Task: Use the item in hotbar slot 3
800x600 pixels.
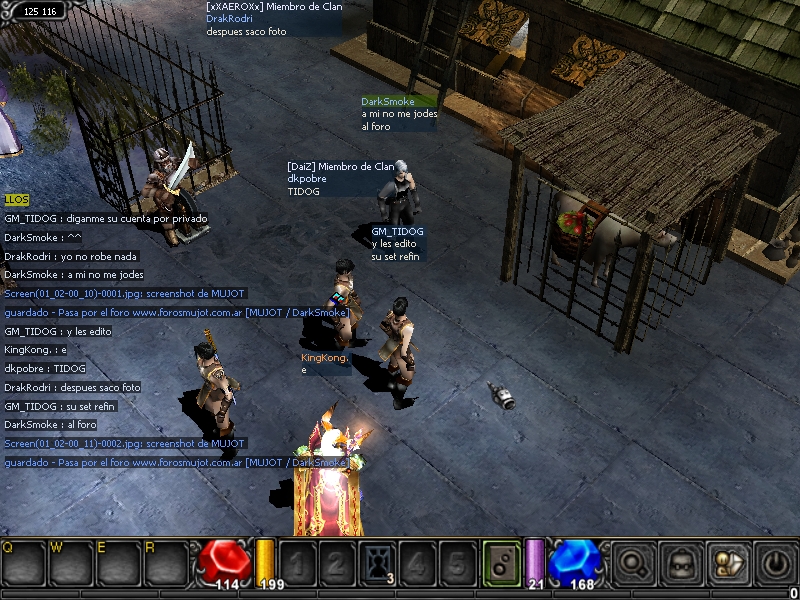Action: pos(377,563)
